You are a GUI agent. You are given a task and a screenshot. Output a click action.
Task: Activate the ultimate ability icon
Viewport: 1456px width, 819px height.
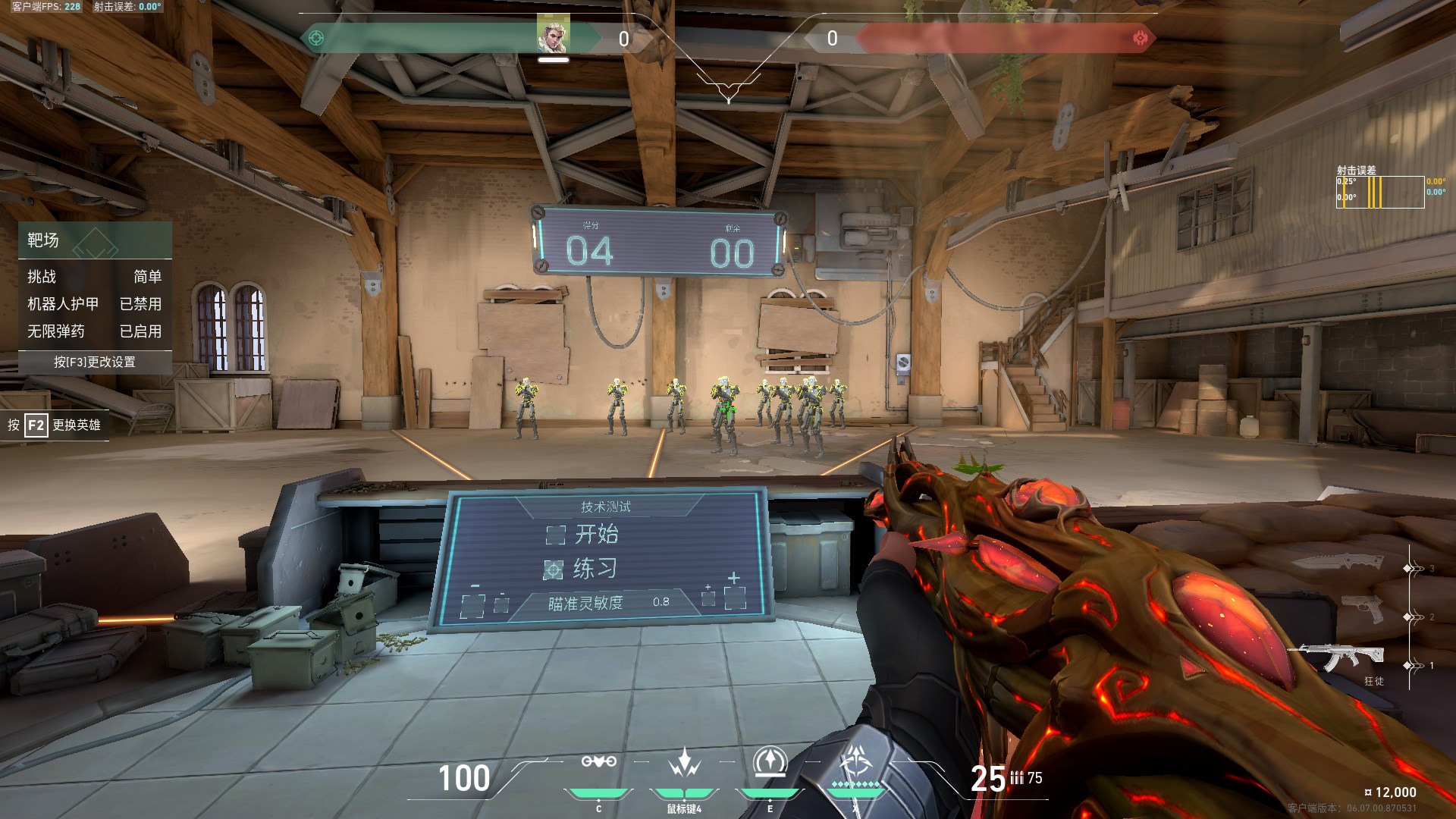[856, 761]
